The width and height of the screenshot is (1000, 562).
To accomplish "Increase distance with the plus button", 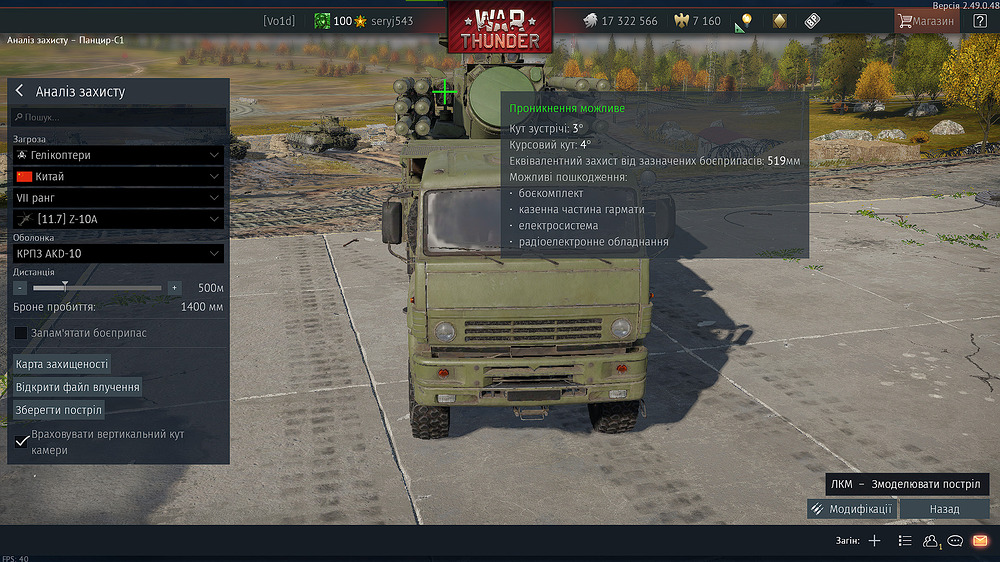I will pyautogui.click(x=174, y=287).
